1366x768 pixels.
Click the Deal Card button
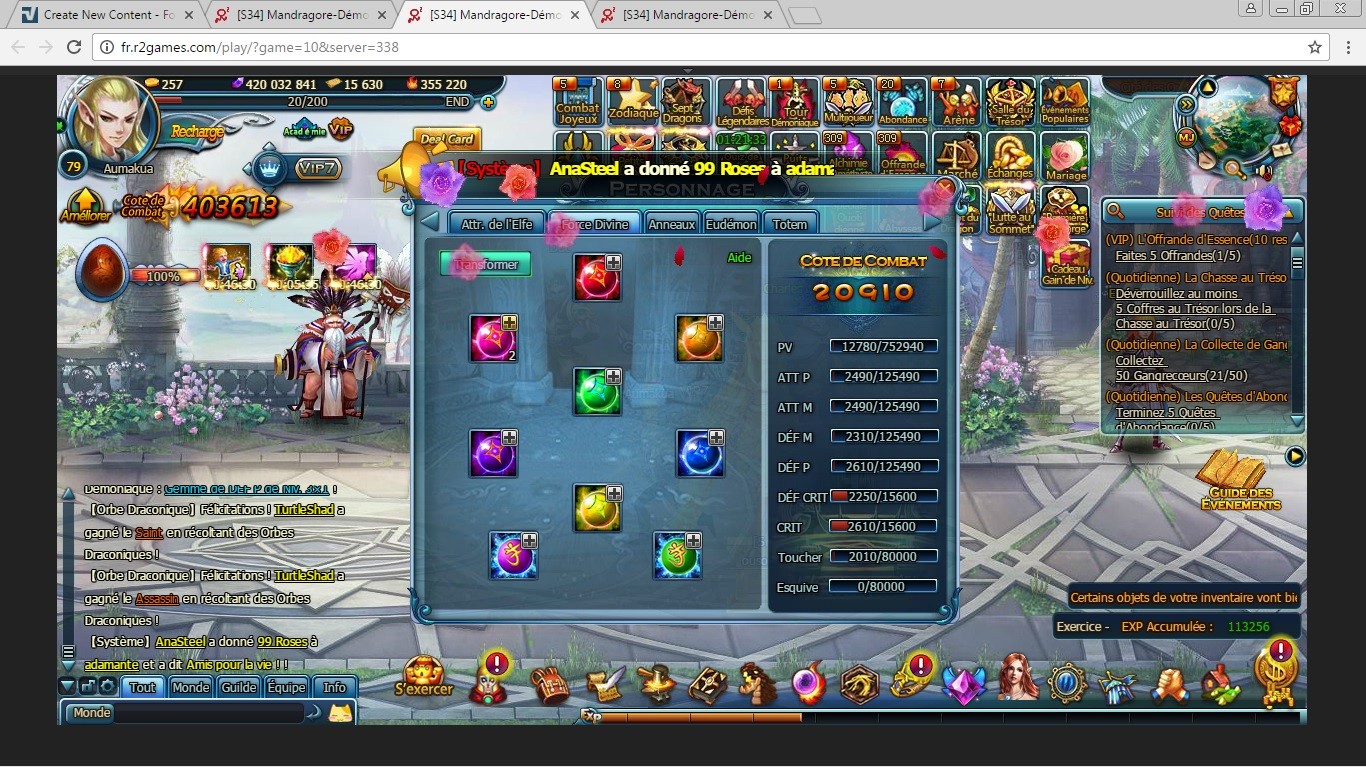point(447,139)
